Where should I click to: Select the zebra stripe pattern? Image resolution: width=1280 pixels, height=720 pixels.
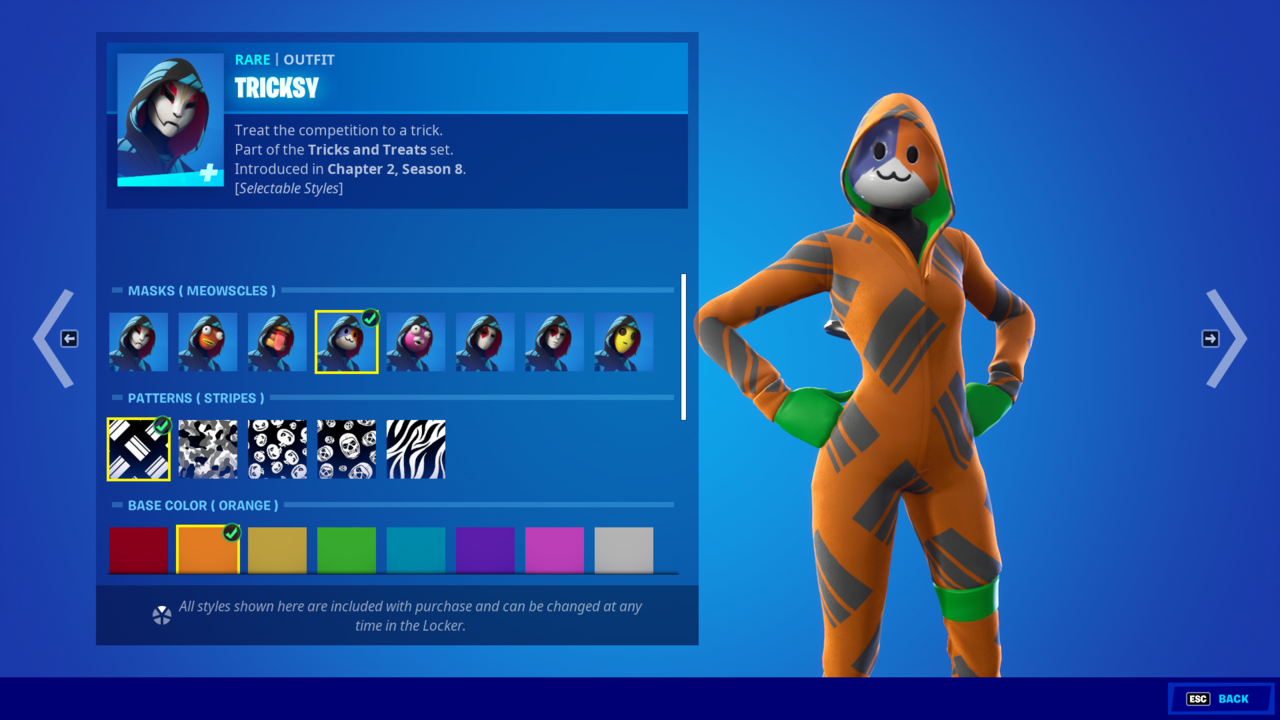tap(416, 449)
